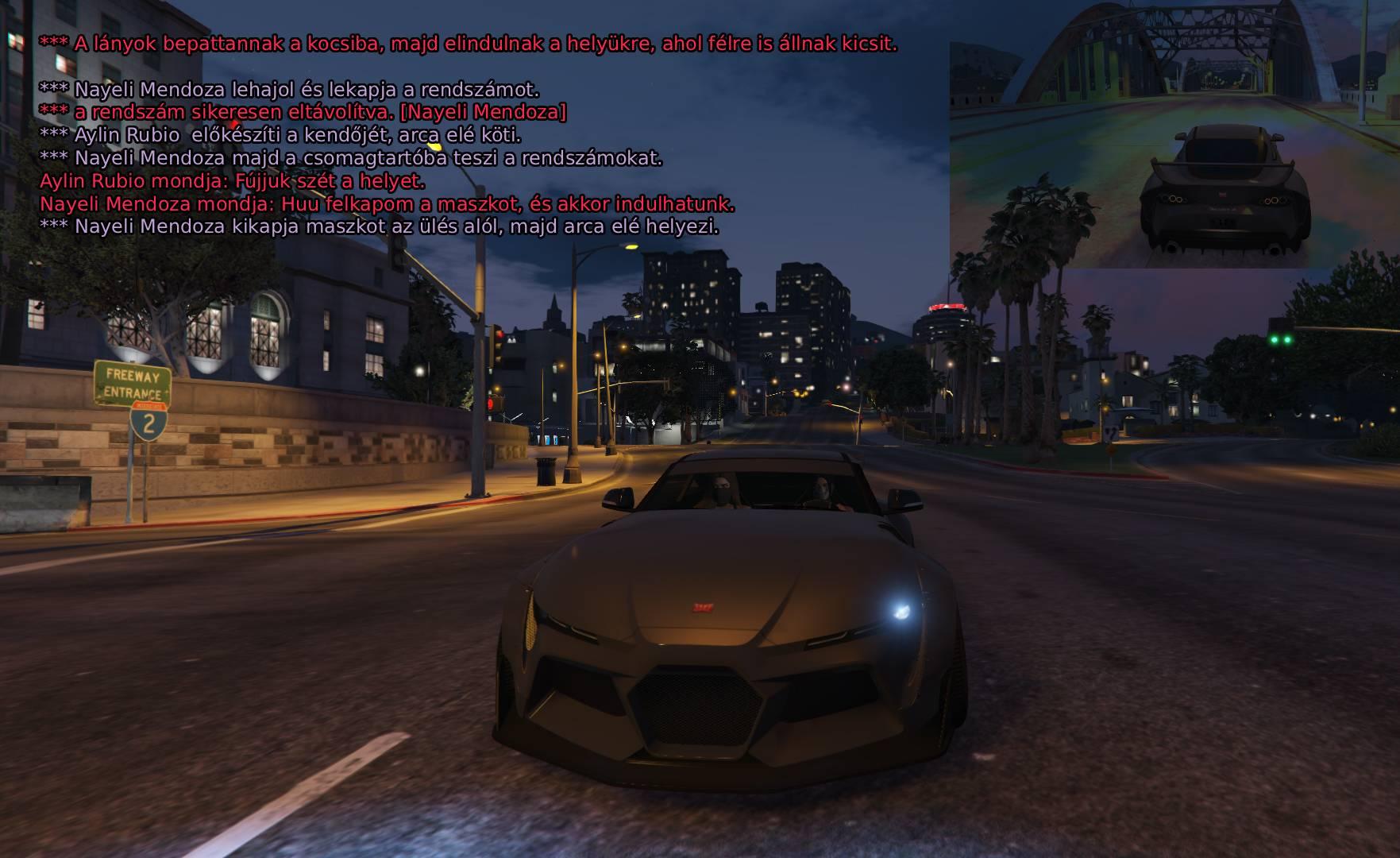The height and width of the screenshot is (858, 1400).
Task: Select the "rendszám sikeresen eltávolítva" chat message
Action: pyautogui.click(x=303, y=113)
